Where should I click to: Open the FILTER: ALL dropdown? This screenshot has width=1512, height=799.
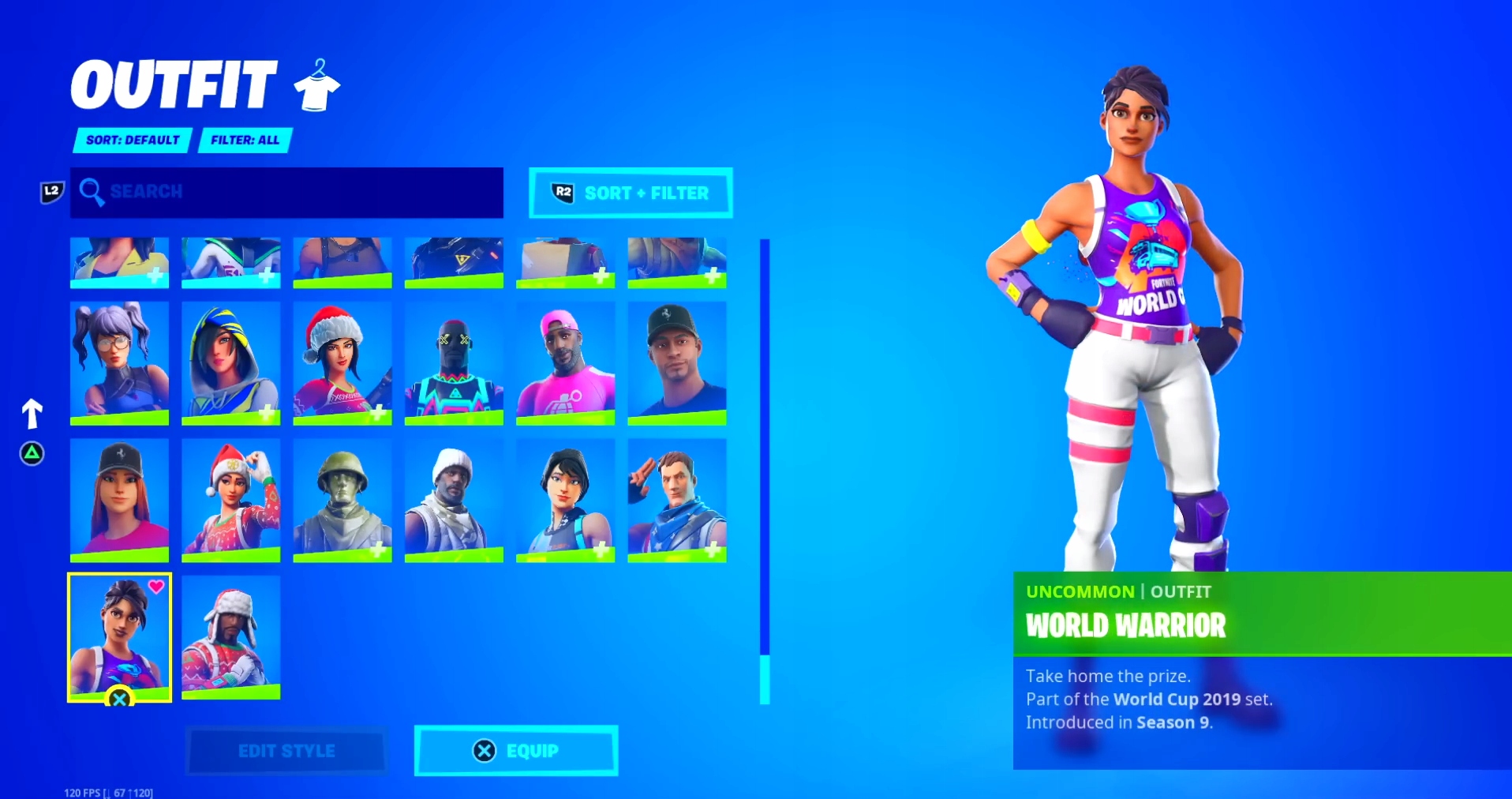click(x=245, y=140)
